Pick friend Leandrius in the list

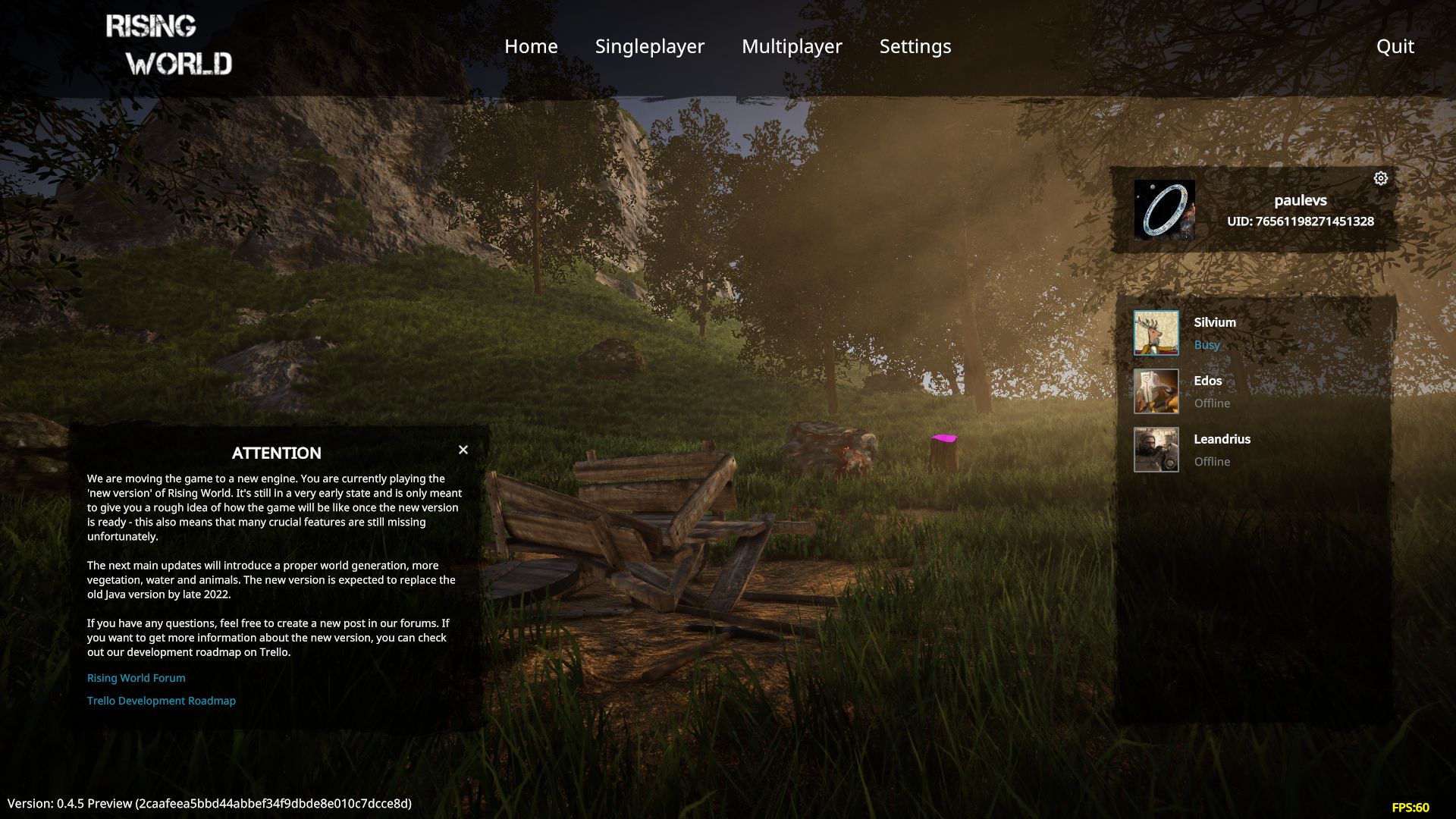tap(1221, 449)
